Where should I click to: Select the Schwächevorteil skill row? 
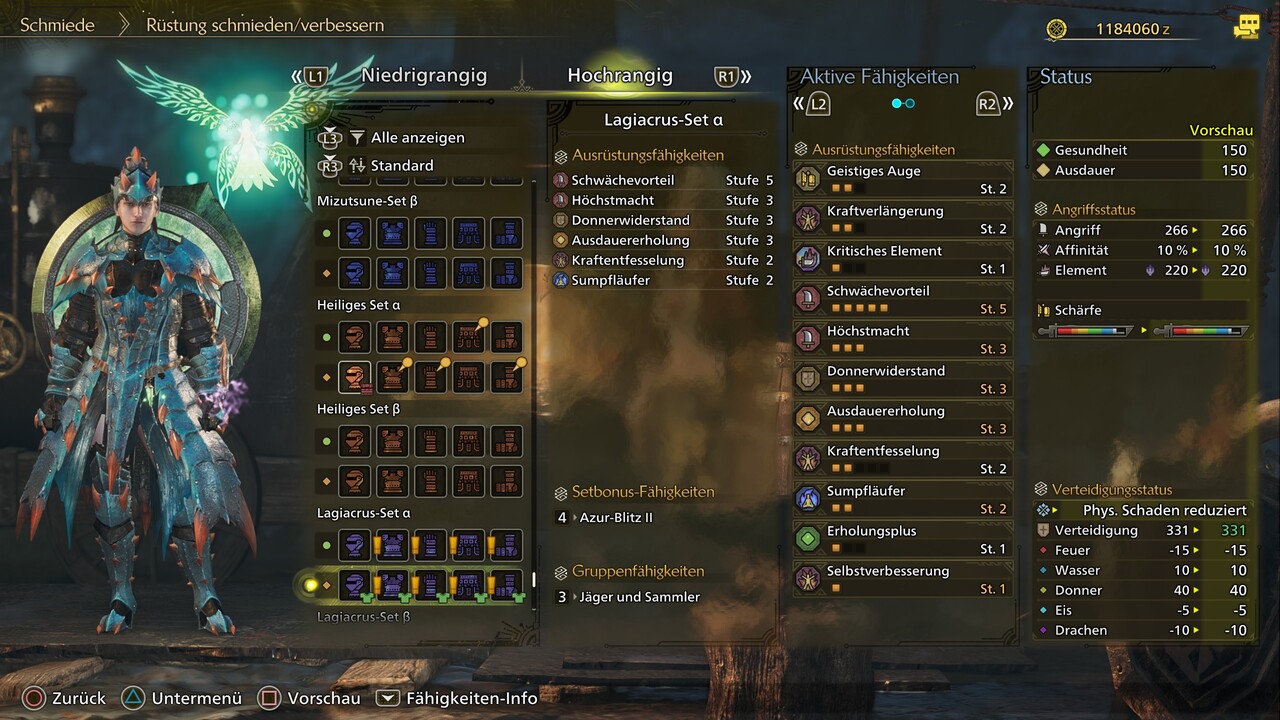pyautogui.click(x=662, y=181)
